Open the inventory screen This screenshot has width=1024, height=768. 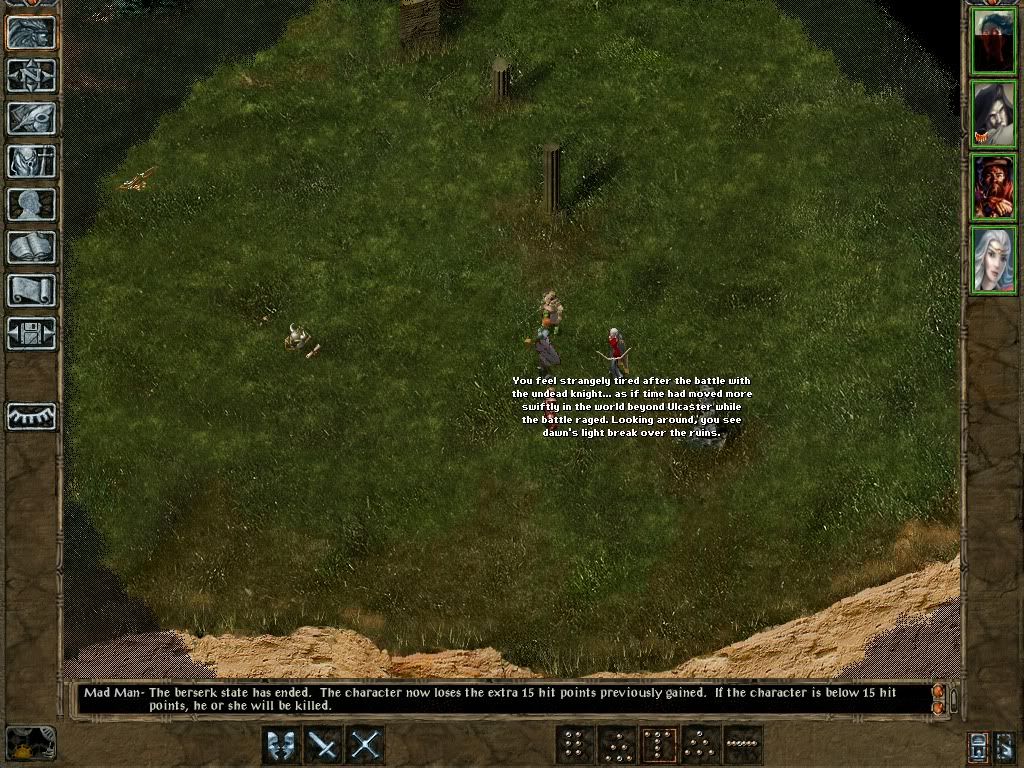click(x=31, y=161)
